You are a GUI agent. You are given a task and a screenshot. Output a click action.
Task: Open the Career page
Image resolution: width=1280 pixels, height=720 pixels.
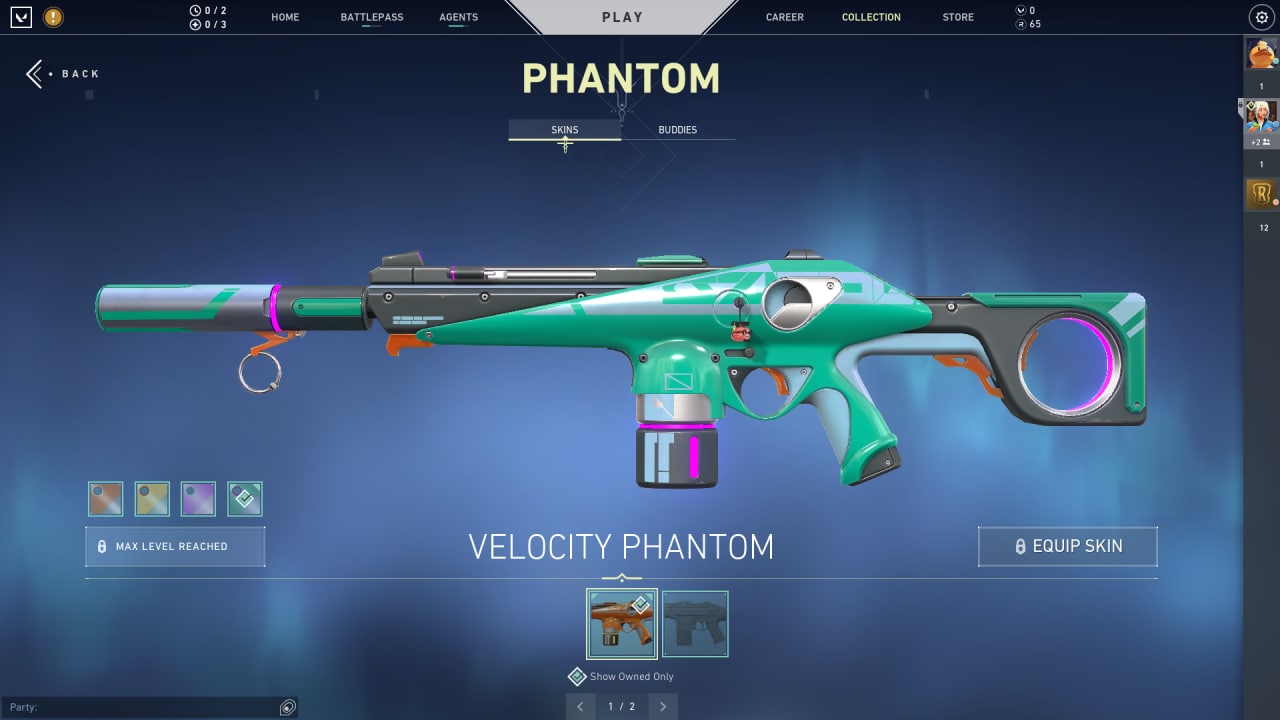(x=784, y=17)
